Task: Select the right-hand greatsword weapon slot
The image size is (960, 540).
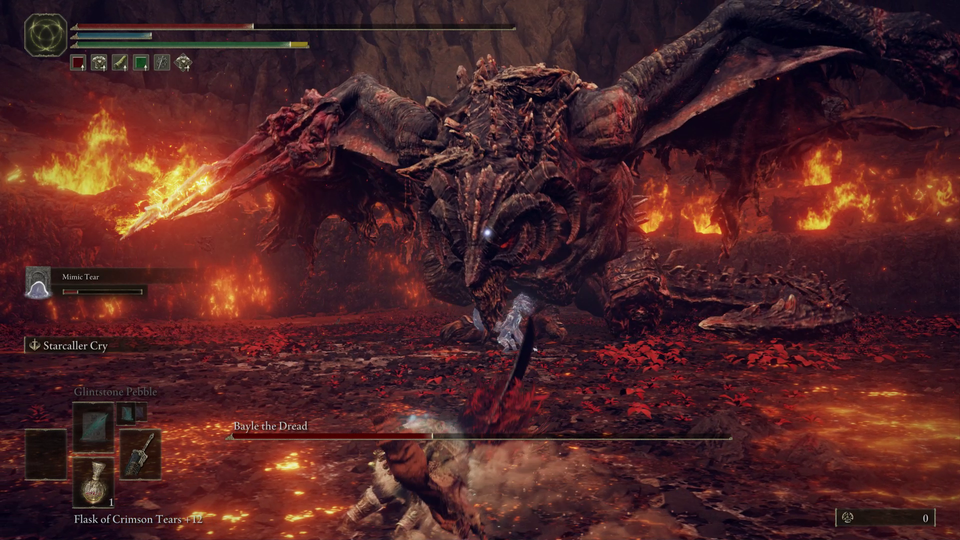Action: [x=140, y=453]
